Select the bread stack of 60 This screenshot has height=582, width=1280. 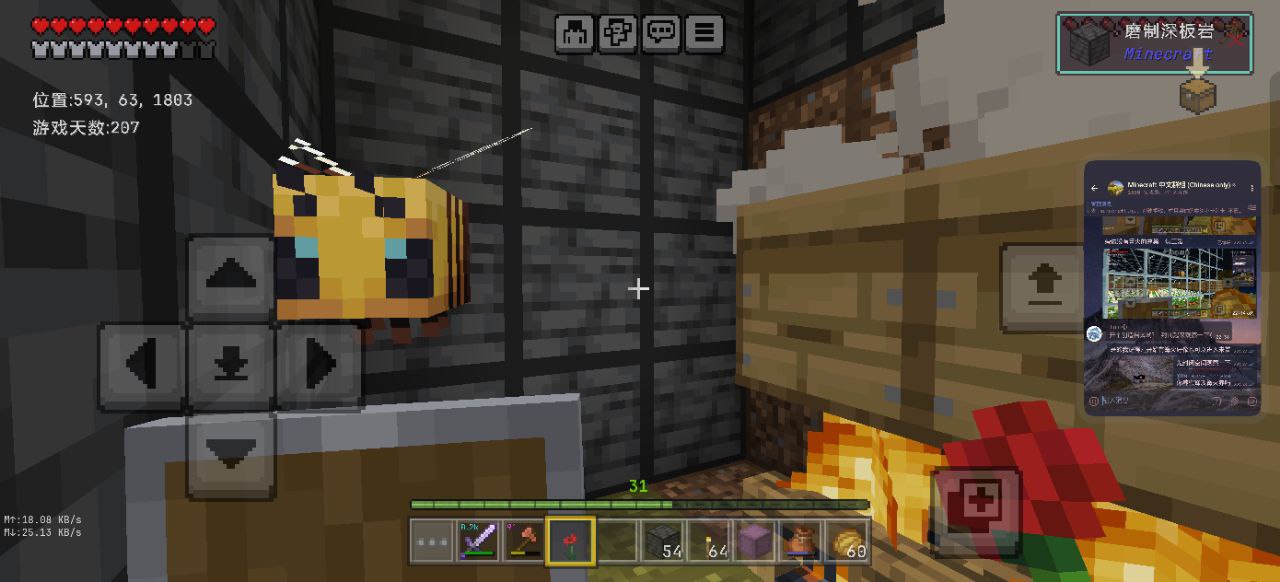pyautogui.click(x=848, y=541)
